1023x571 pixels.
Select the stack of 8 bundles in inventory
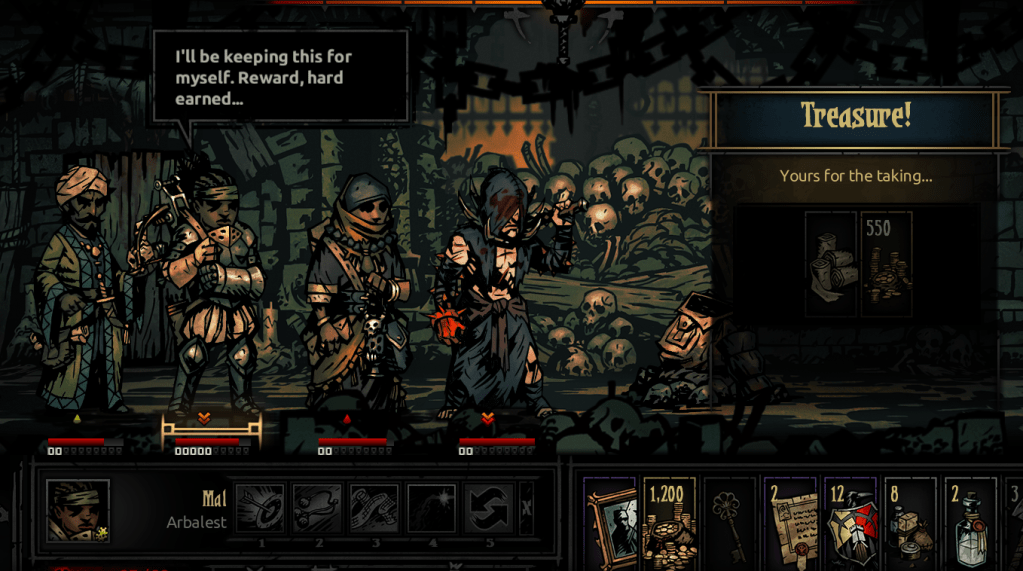[x=910, y=521]
